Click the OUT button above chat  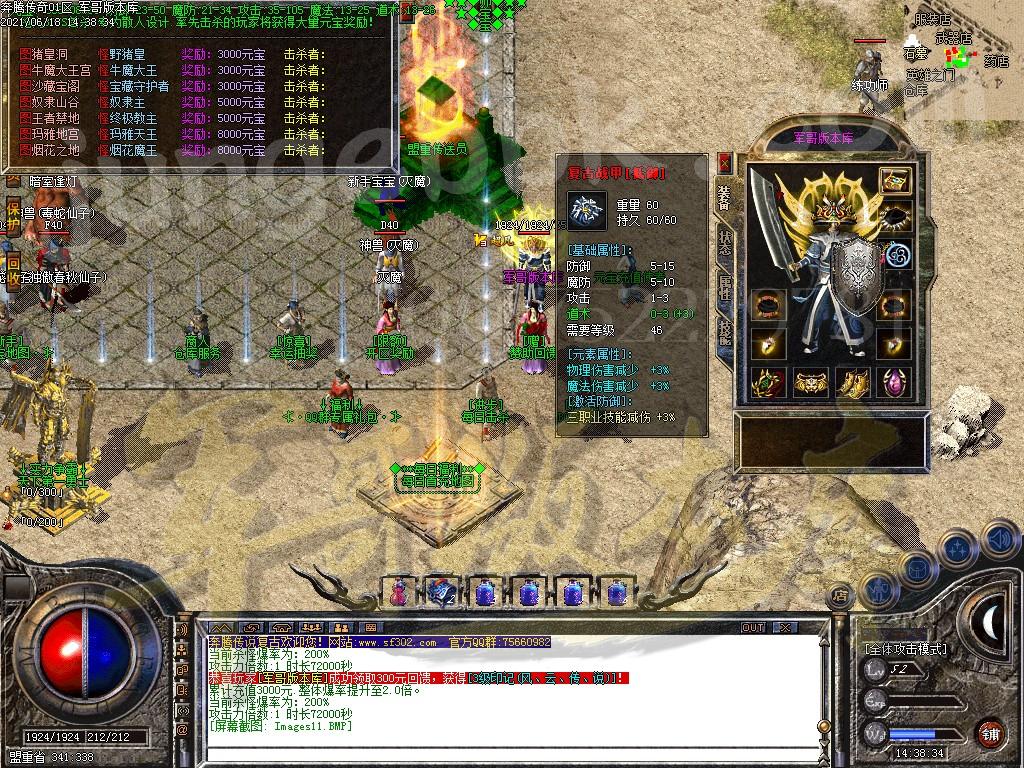[753, 627]
